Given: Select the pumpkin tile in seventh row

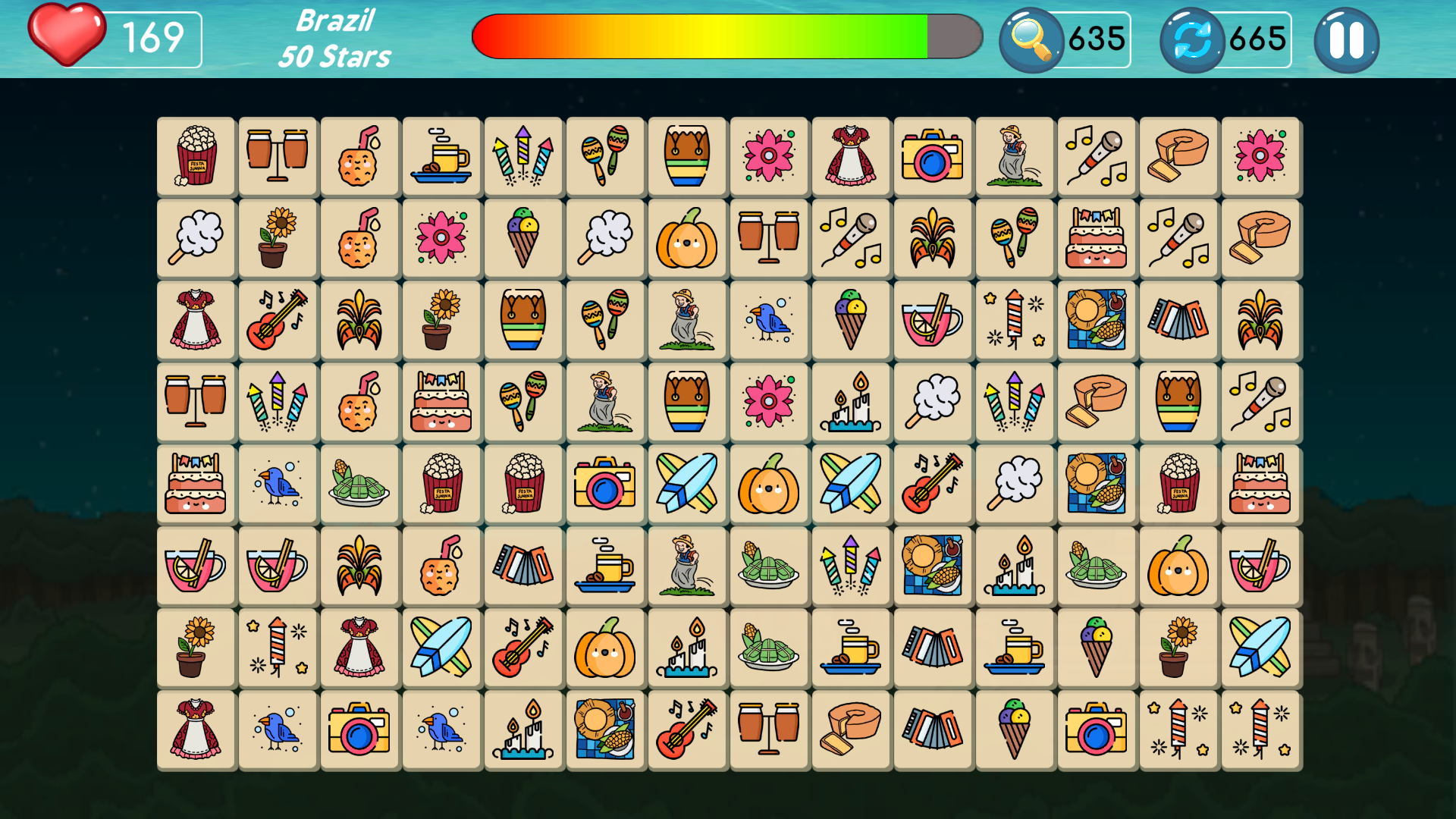Looking at the screenshot, I should point(604,648).
